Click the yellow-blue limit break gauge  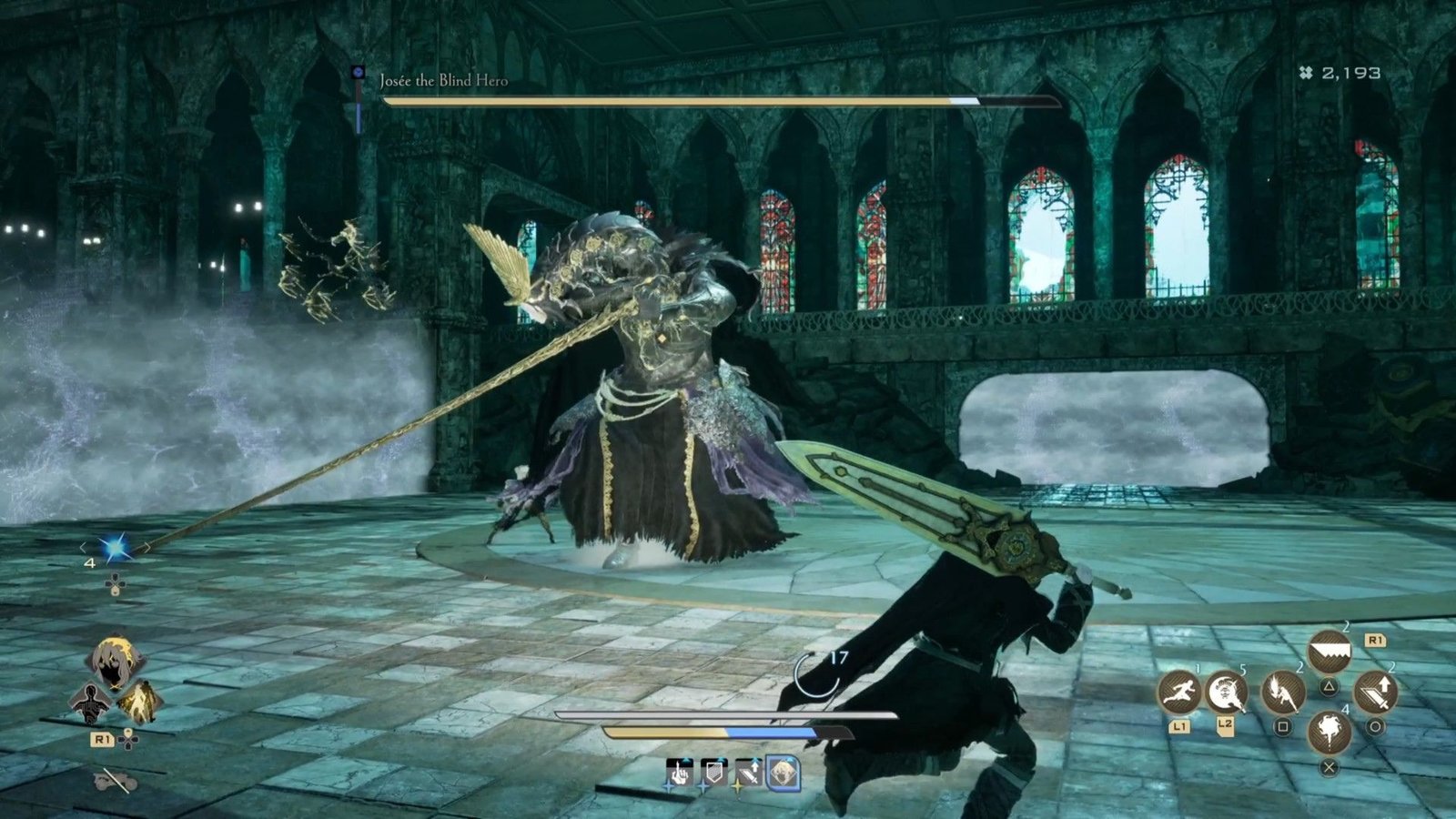tap(726, 733)
